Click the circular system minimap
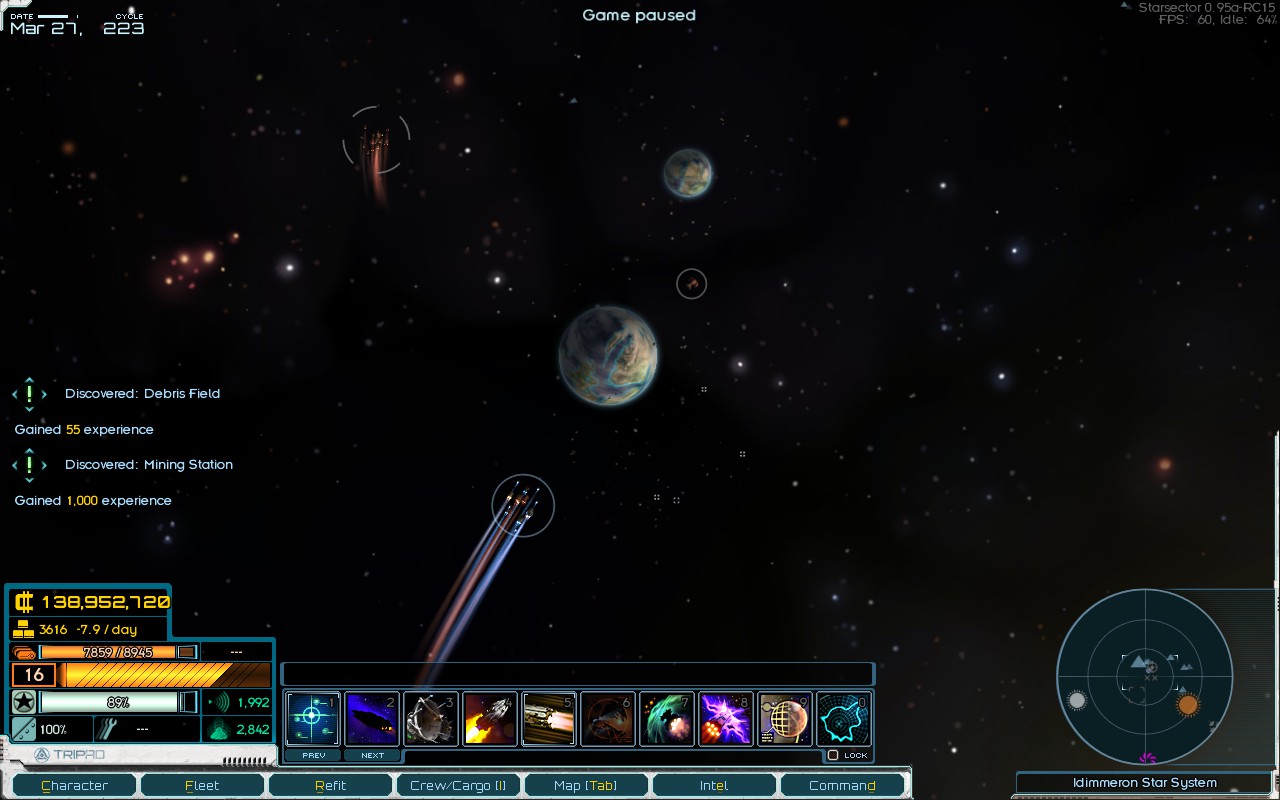 [x=1144, y=675]
